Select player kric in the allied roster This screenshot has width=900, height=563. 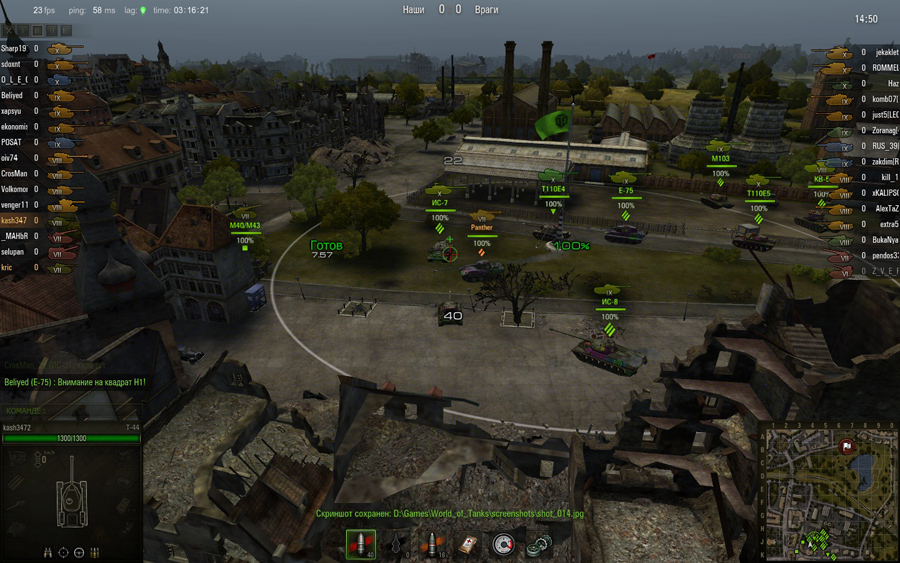point(9,267)
